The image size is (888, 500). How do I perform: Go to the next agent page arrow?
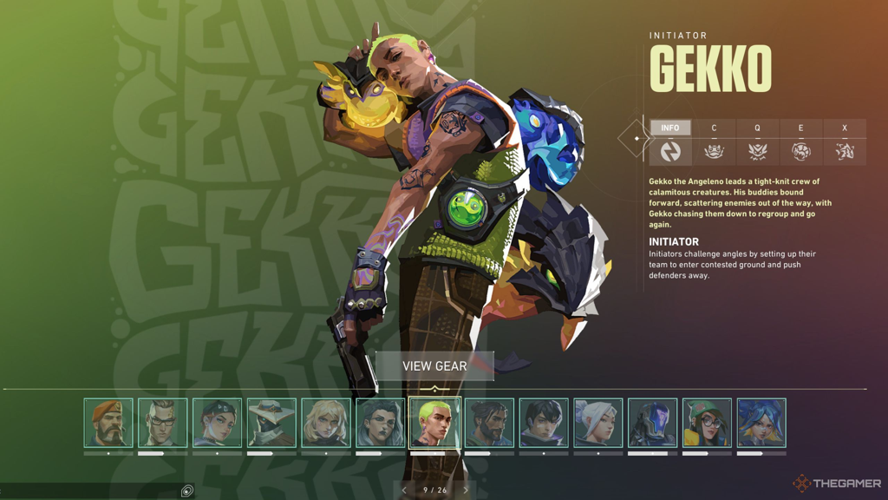coord(466,490)
